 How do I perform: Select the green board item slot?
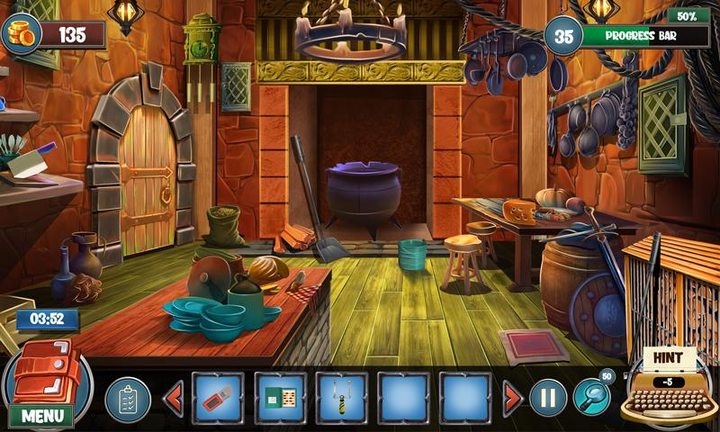(x=280, y=399)
